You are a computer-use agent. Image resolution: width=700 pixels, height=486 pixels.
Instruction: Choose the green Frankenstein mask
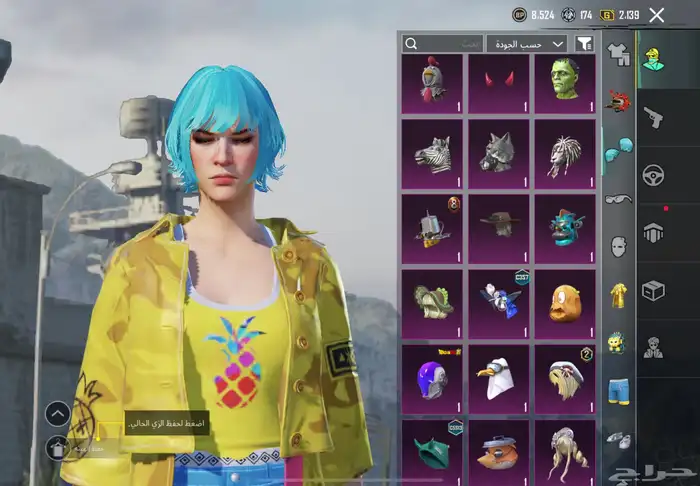click(x=565, y=84)
